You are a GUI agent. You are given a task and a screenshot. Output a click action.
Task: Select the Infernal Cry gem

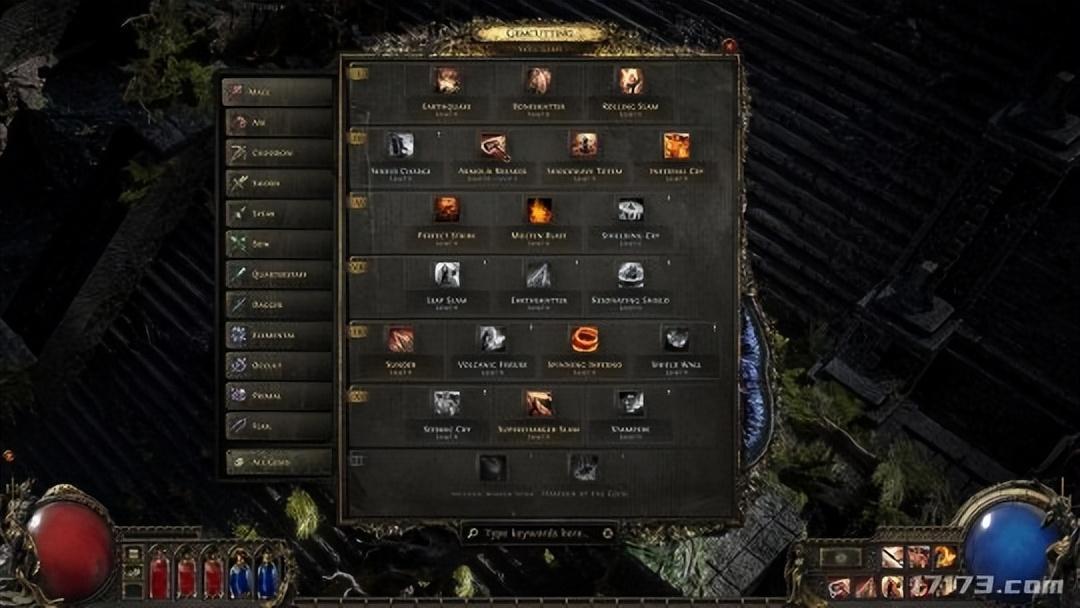(676, 146)
